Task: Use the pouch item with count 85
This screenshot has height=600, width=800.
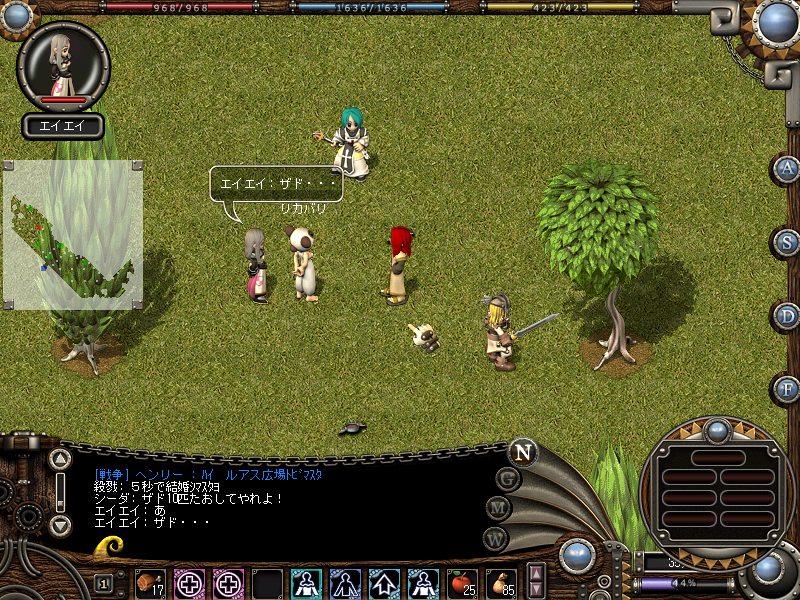Action: click(502, 583)
